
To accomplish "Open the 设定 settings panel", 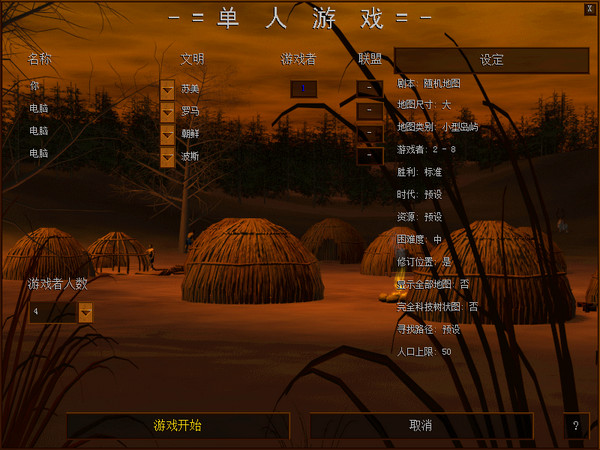I will coord(492,60).
